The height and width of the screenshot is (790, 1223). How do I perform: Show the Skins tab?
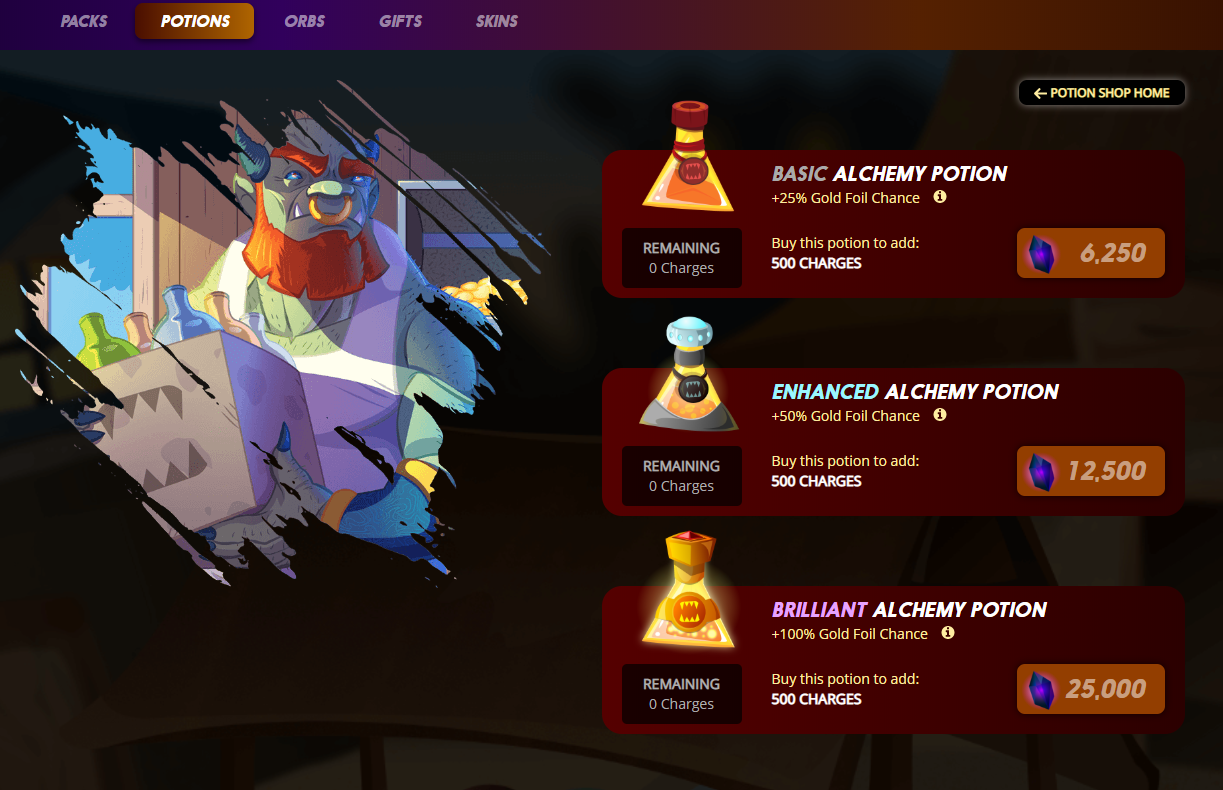[497, 21]
